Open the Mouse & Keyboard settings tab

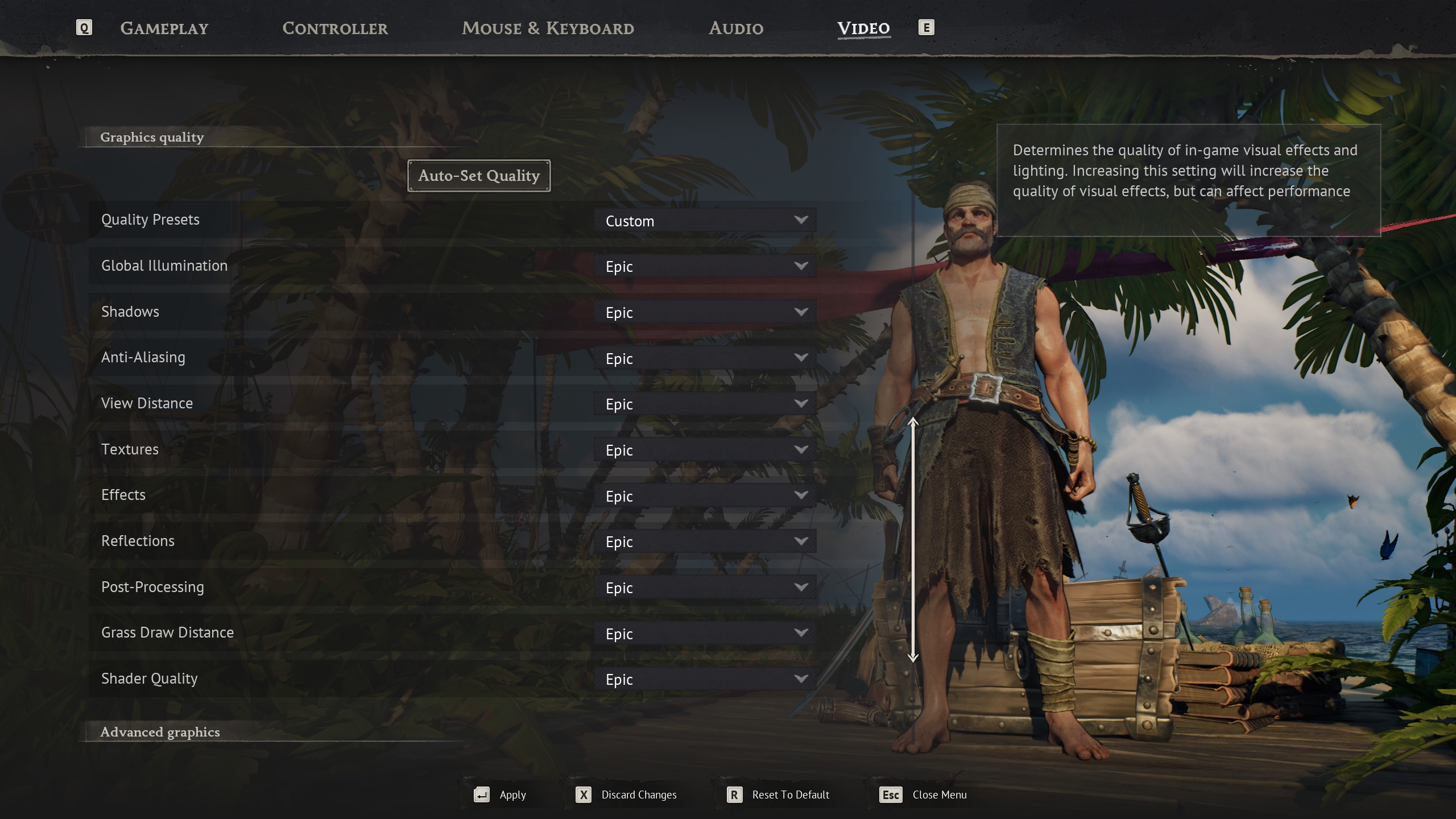548,28
